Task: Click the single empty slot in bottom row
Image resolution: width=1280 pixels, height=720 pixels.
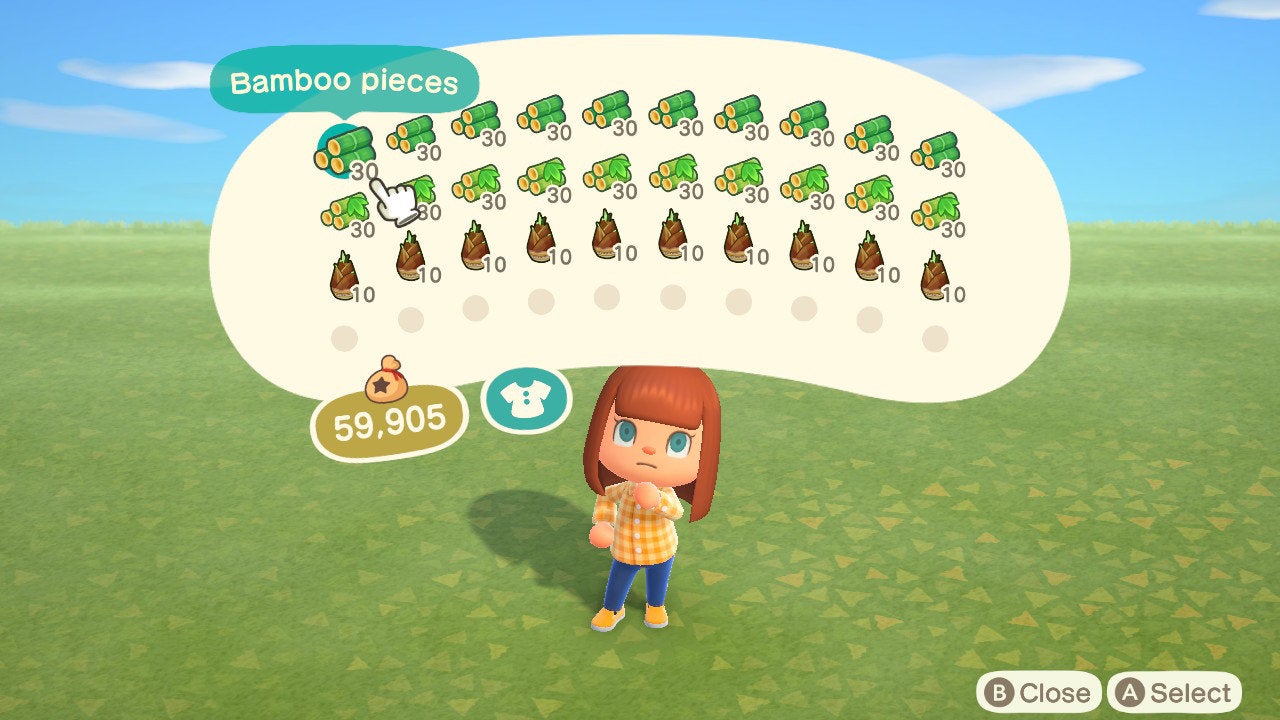Action: [x=345, y=340]
